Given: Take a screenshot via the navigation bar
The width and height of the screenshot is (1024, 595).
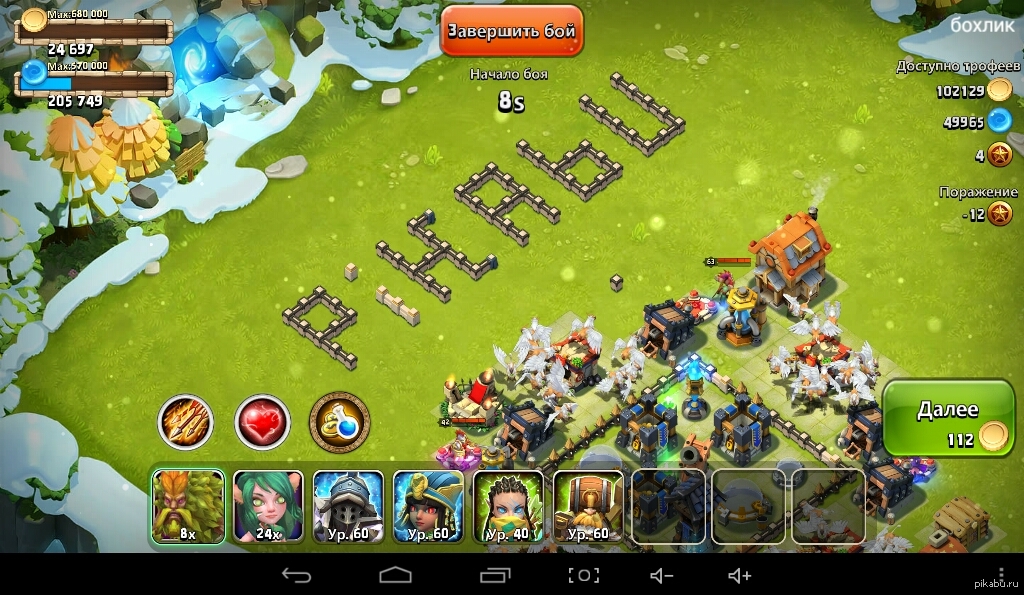Looking at the screenshot, I should pos(584,575).
